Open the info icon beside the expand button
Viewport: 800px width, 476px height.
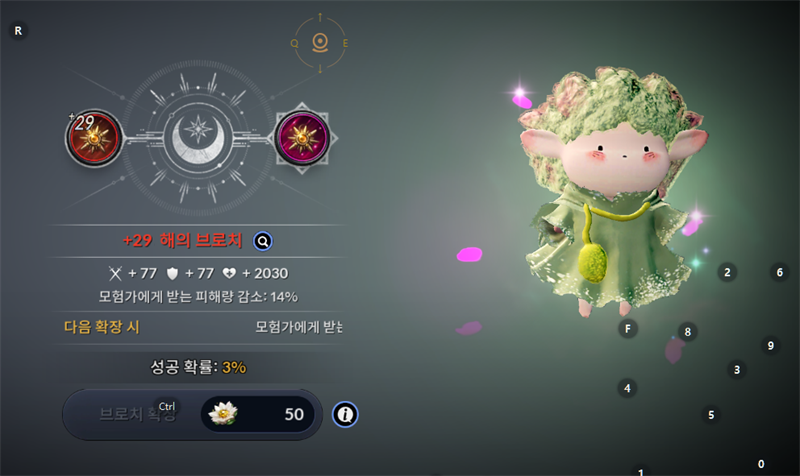(345, 414)
